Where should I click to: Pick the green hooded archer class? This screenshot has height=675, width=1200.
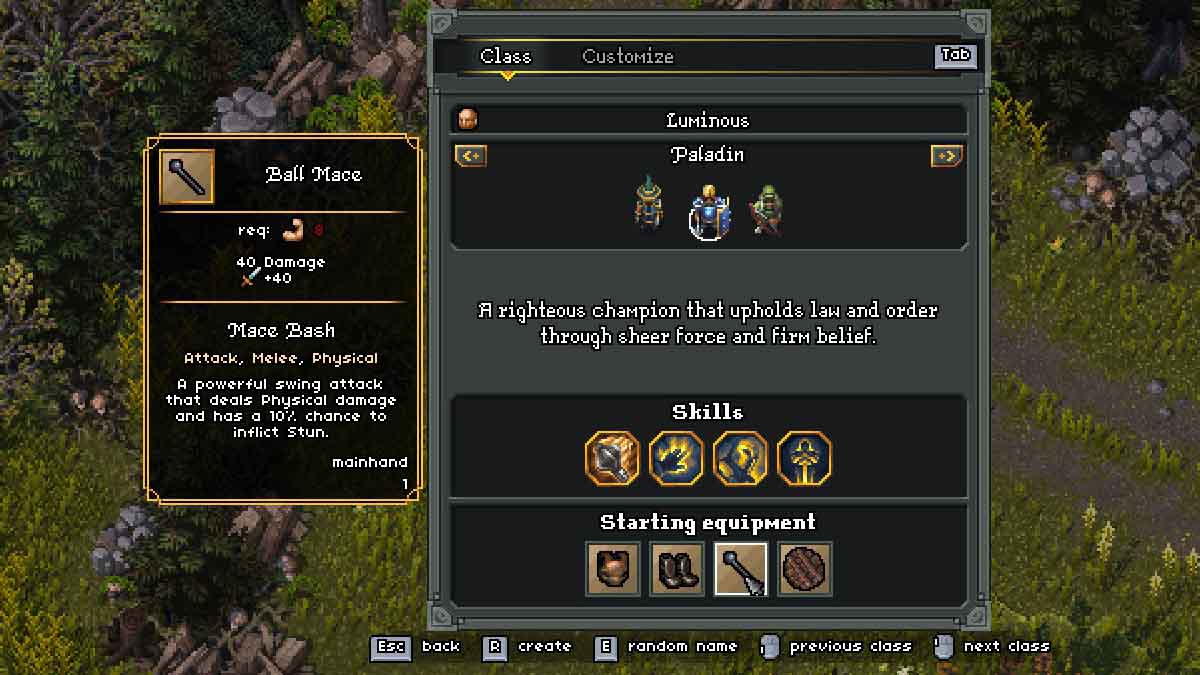(x=768, y=208)
